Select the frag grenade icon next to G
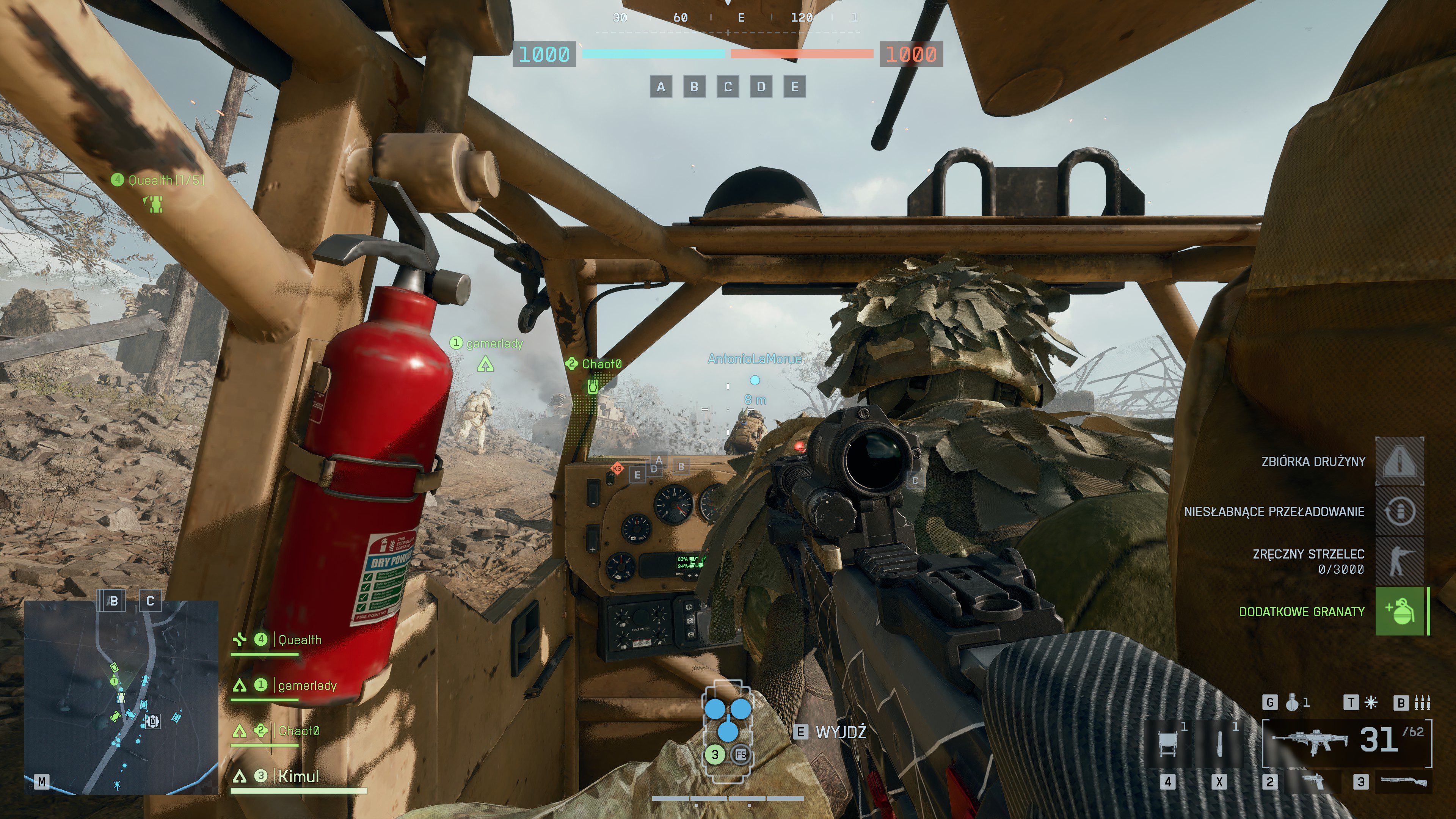1456x819 pixels. (1292, 703)
